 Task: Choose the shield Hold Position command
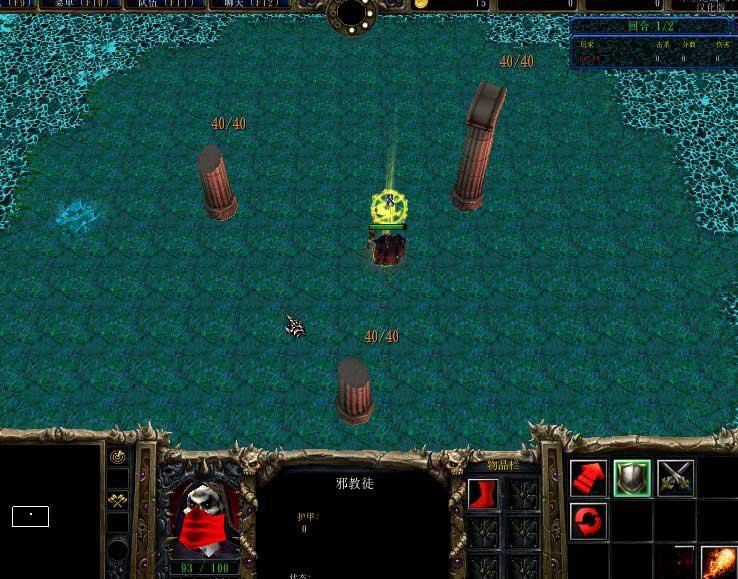point(632,478)
